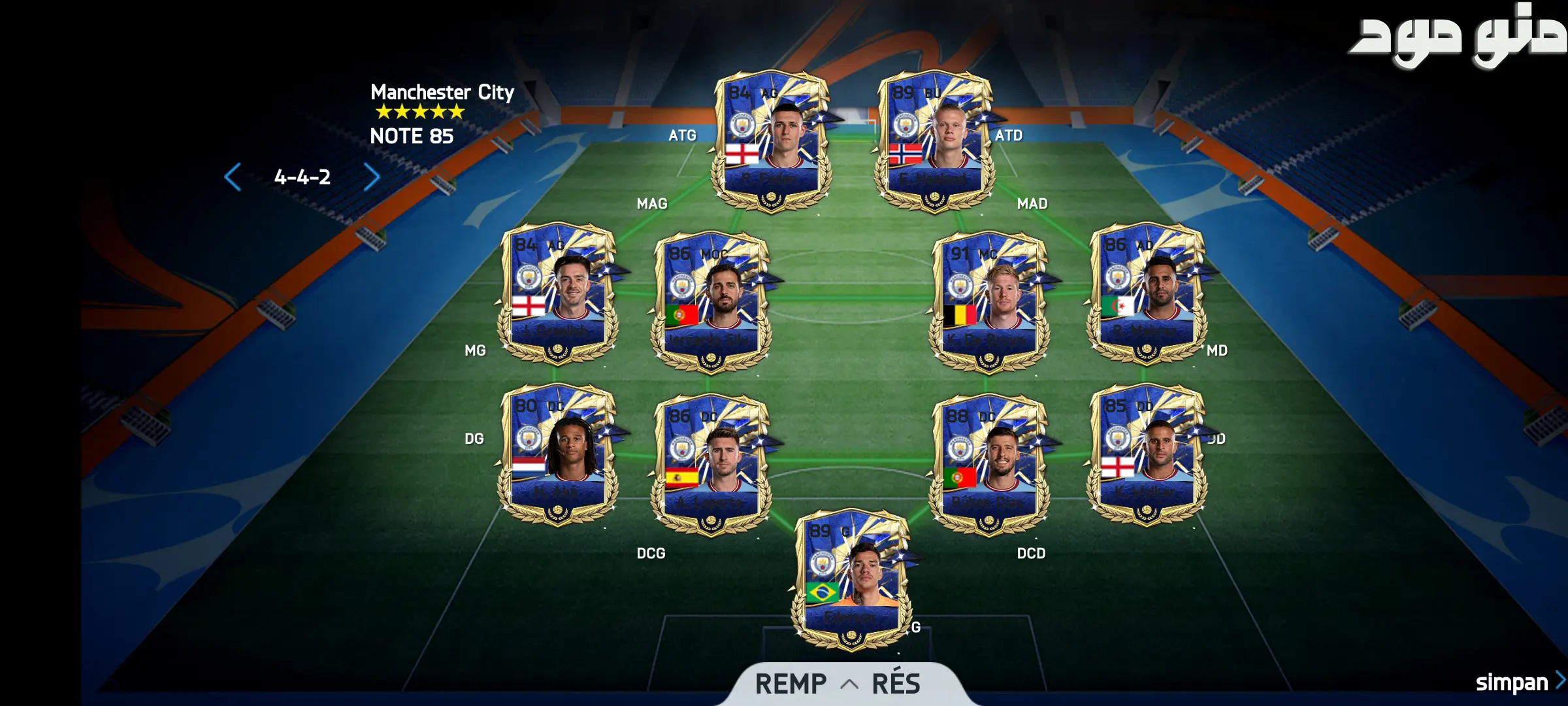The height and width of the screenshot is (706, 1568).
Task: Select the 84-rated left midfielder card
Action: [x=557, y=294]
